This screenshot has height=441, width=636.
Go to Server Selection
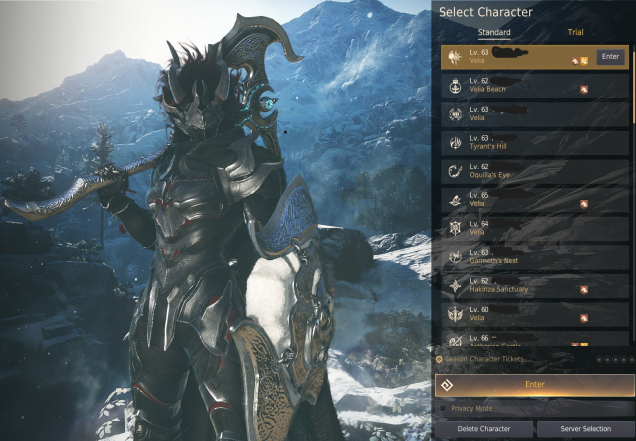(585, 429)
